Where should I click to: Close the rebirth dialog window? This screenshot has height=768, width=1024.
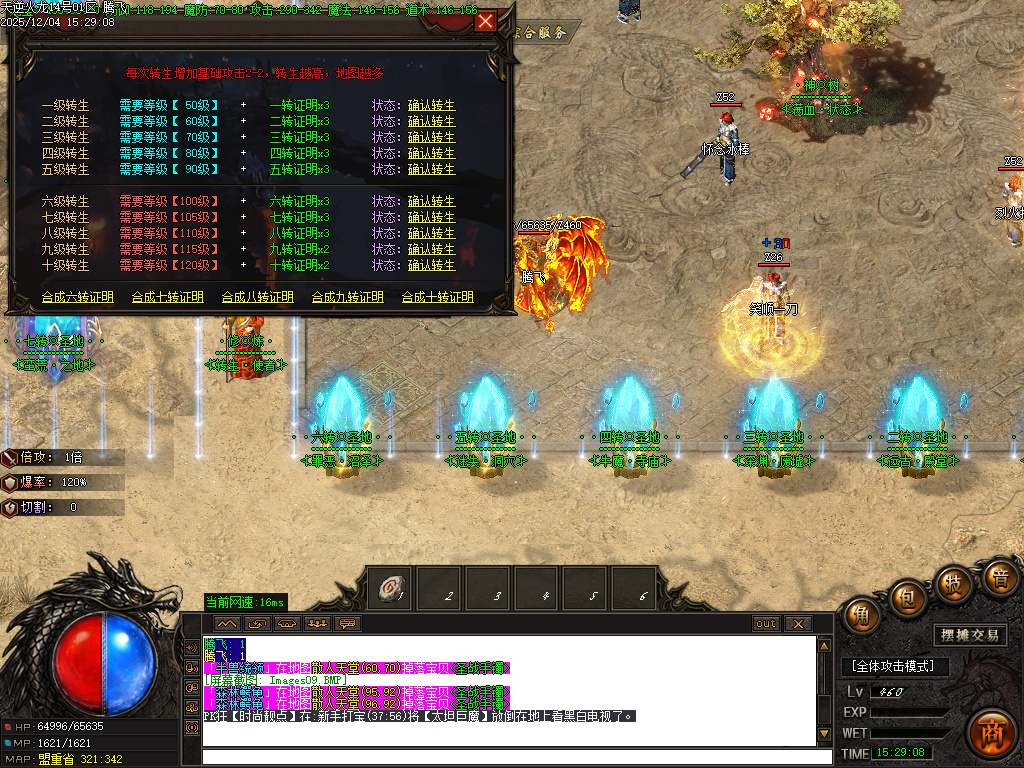485,21
